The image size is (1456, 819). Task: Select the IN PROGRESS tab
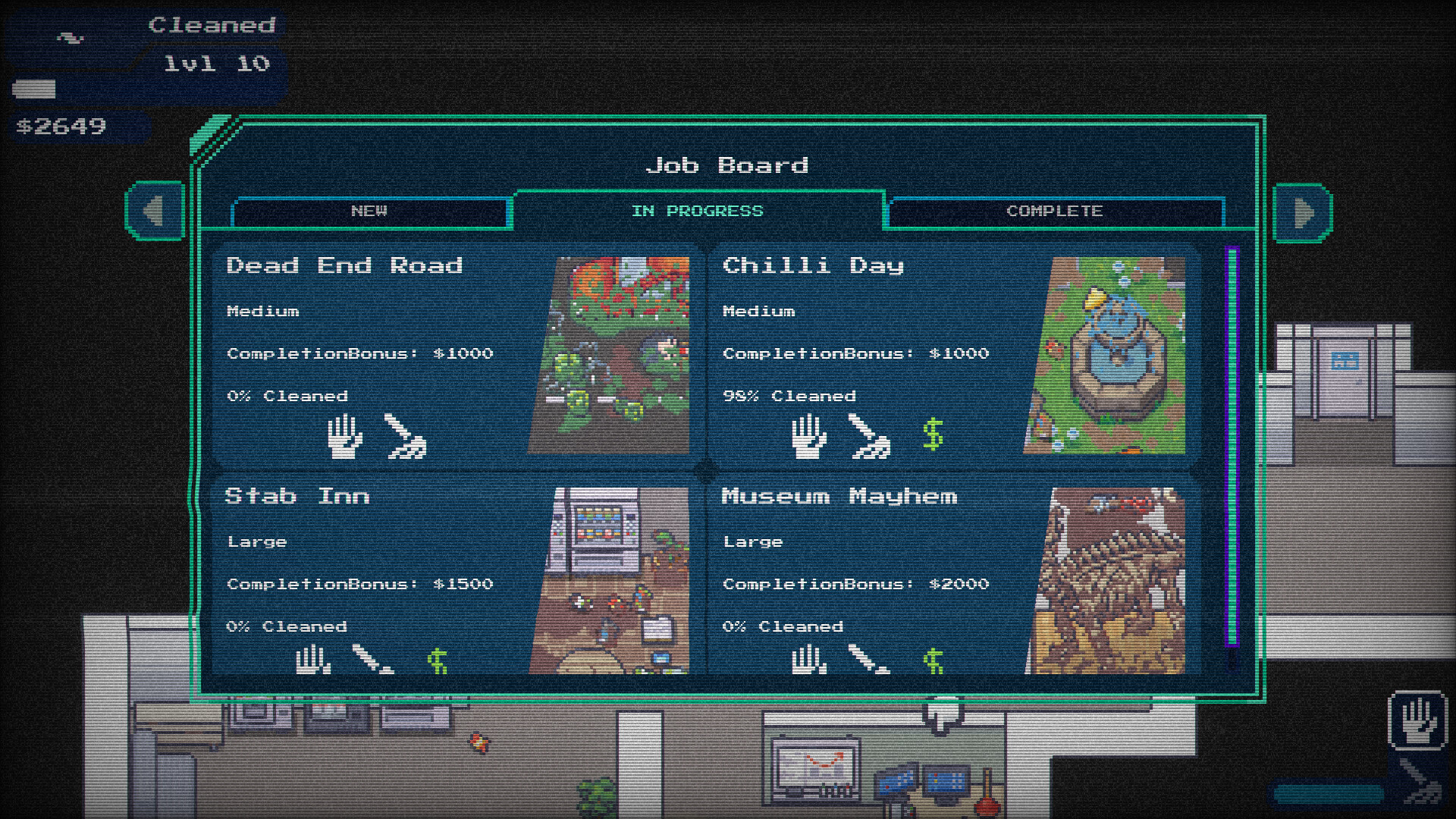tap(699, 211)
